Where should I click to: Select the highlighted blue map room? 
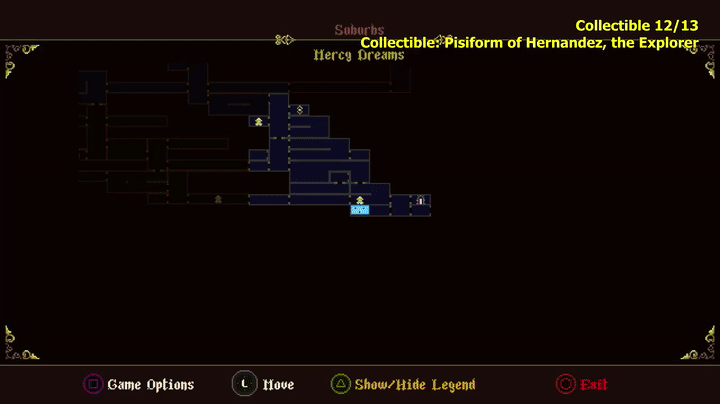(360, 210)
